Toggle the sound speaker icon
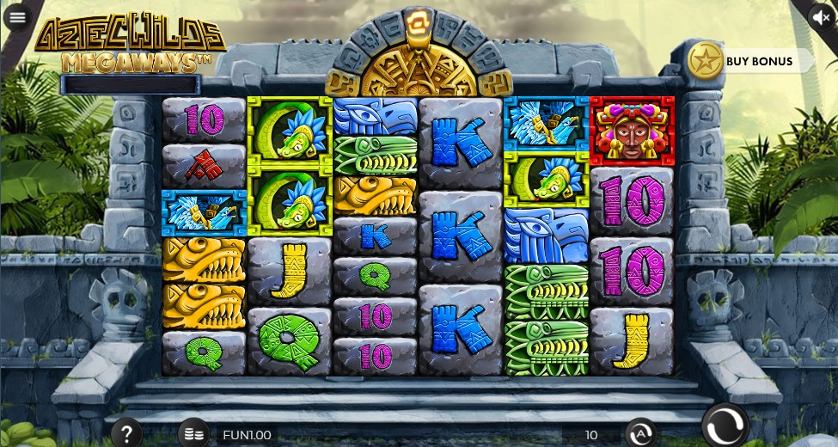The height and width of the screenshot is (447, 838). pos(821,17)
